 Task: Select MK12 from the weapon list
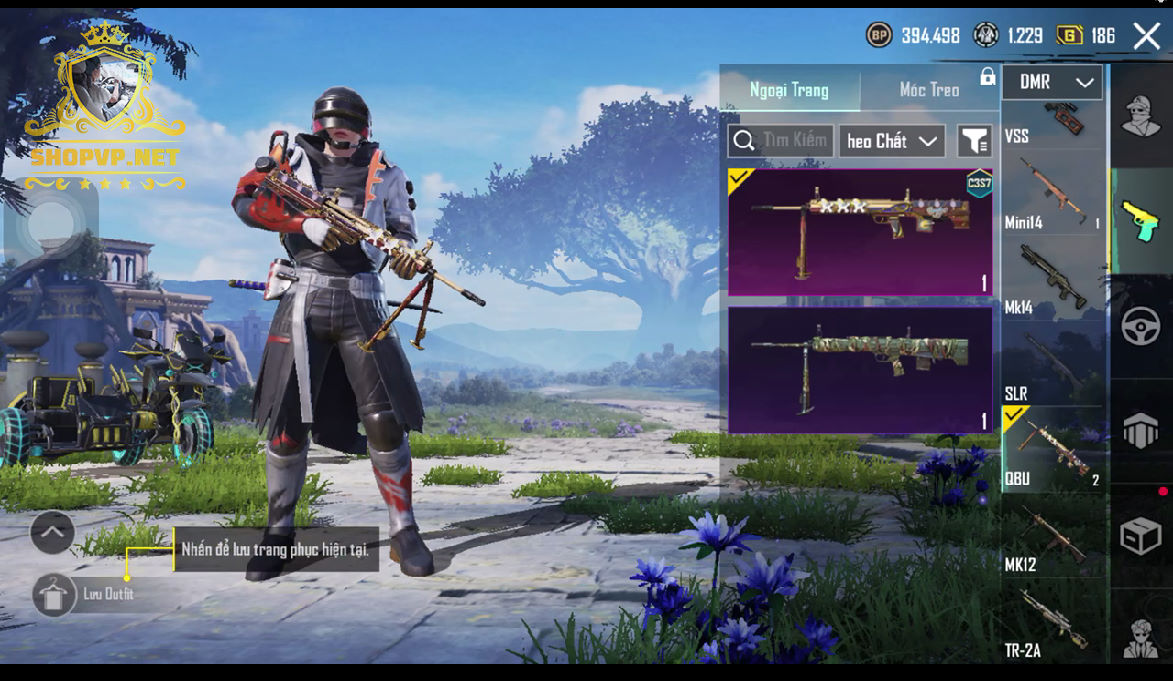tap(1052, 538)
